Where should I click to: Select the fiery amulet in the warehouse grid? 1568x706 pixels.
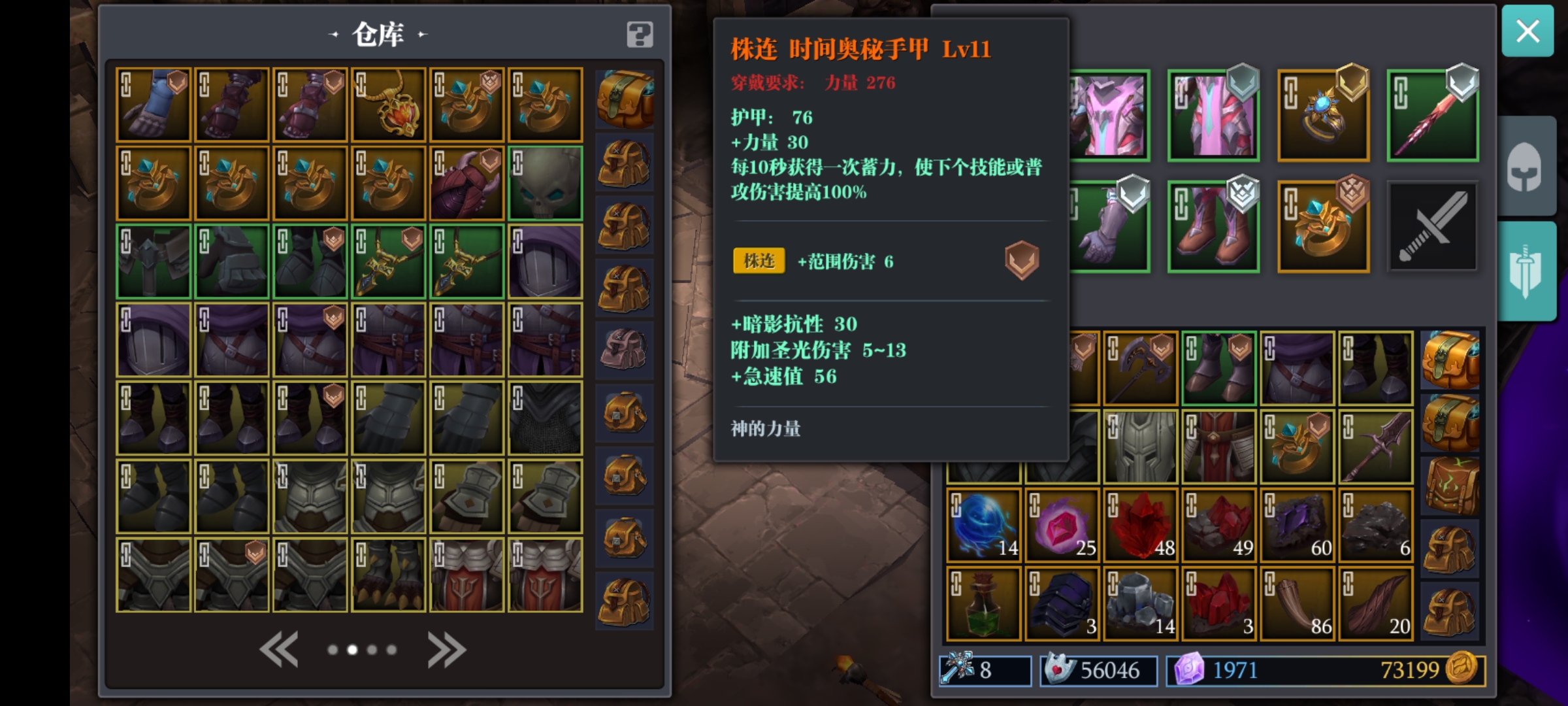pos(388,105)
